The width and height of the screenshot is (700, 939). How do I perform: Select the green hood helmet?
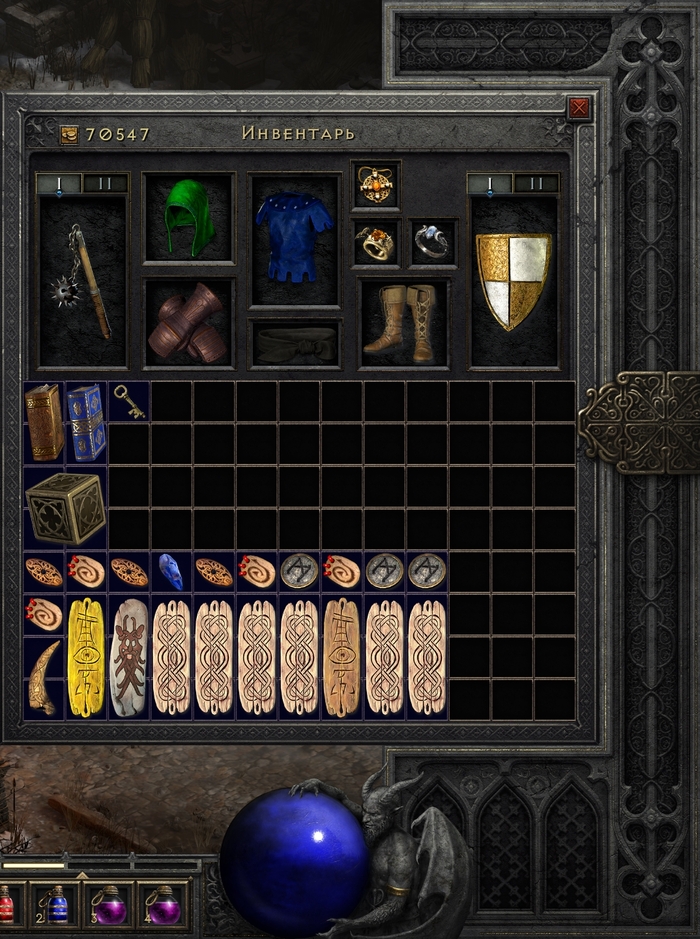tap(189, 218)
